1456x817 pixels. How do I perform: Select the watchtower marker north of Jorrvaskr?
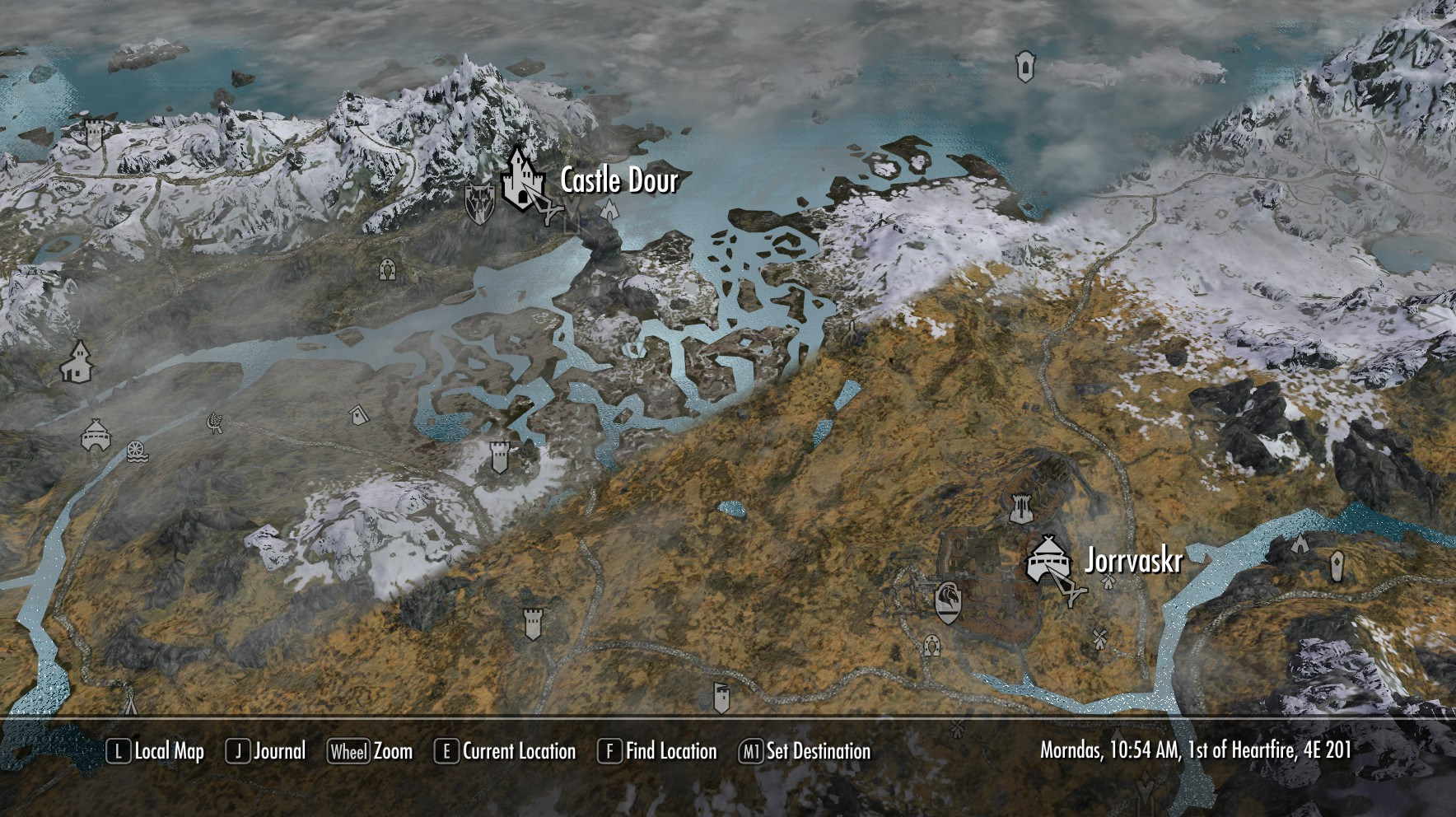[x=1020, y=507]
